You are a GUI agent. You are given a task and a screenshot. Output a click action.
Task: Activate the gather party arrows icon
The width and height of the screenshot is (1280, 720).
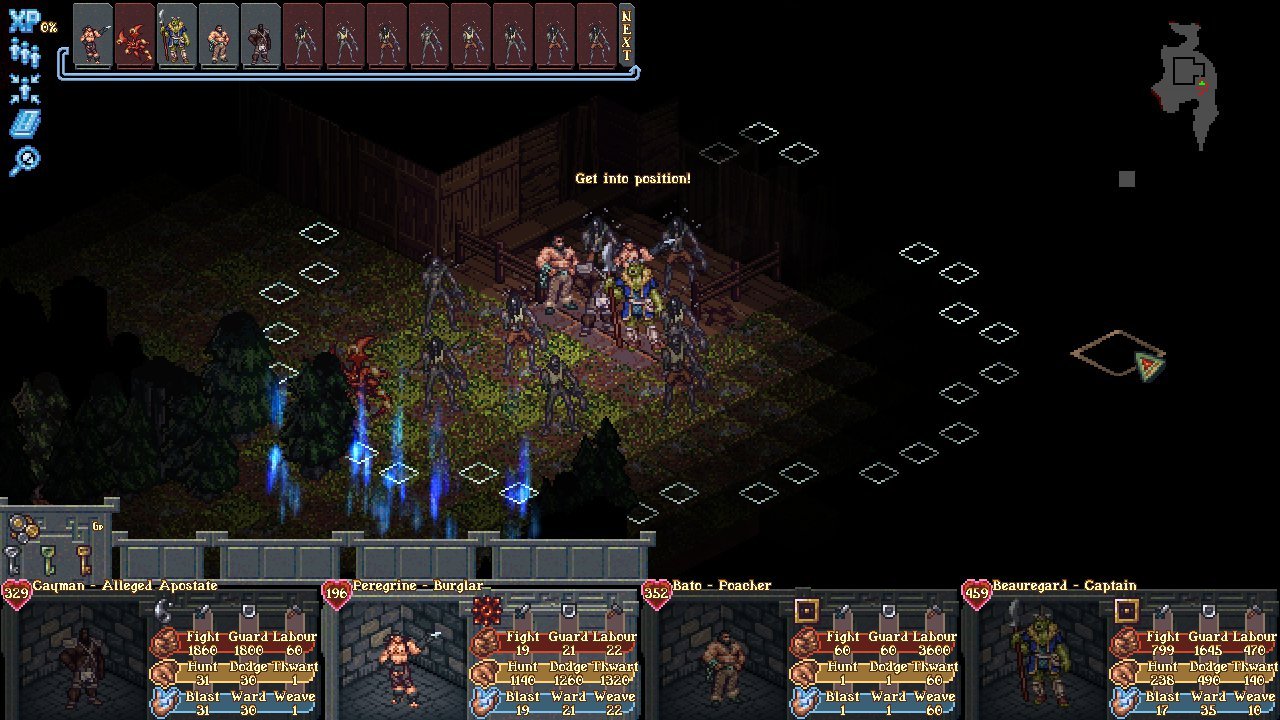[24, 89]
